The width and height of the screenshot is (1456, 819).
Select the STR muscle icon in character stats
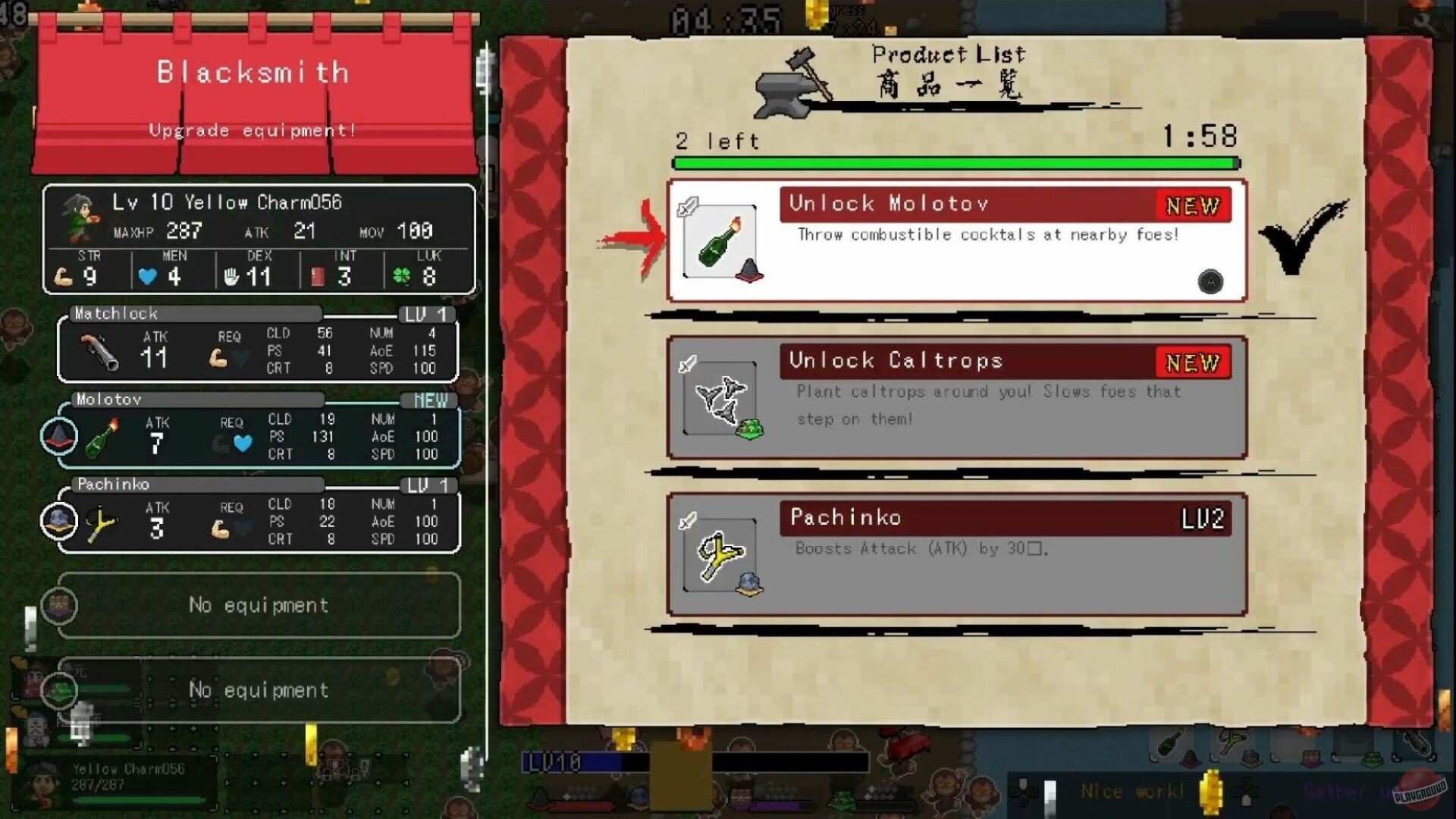point(69,276)
